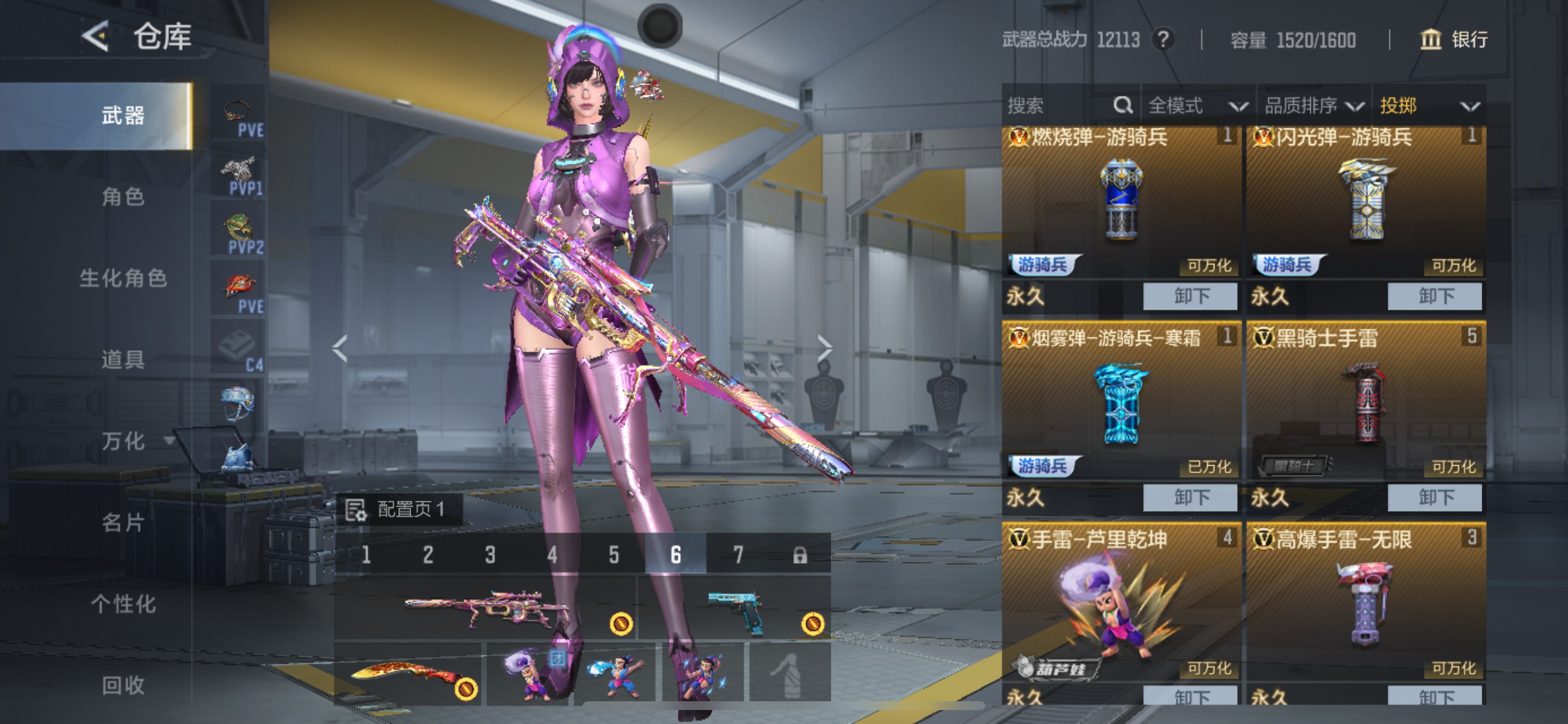Screen dimensions: 1568x724
Task: Open the 生化角色 tab
Action: pos(123,278)
